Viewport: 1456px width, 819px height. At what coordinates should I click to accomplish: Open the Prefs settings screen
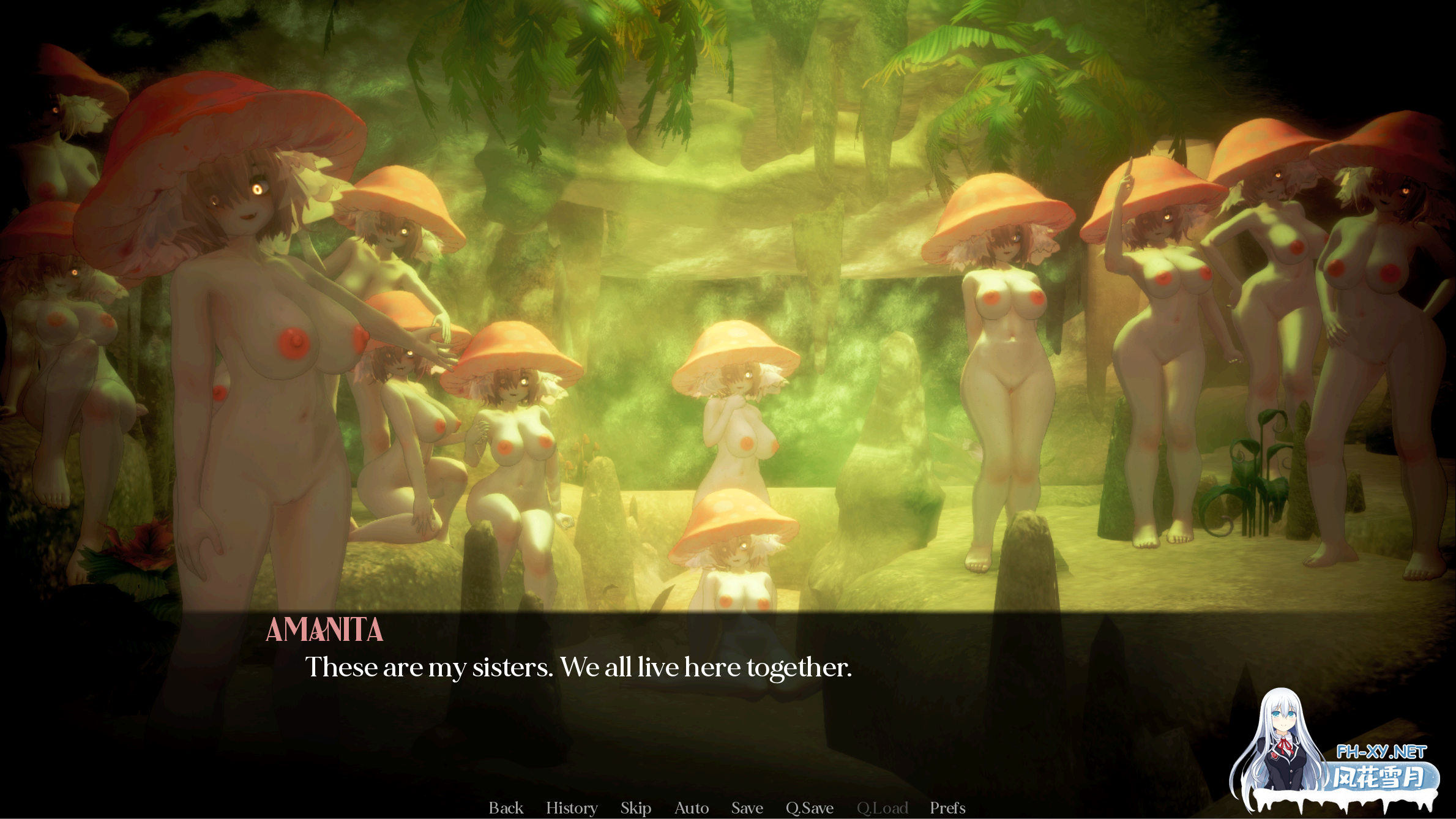pos(948,807)
